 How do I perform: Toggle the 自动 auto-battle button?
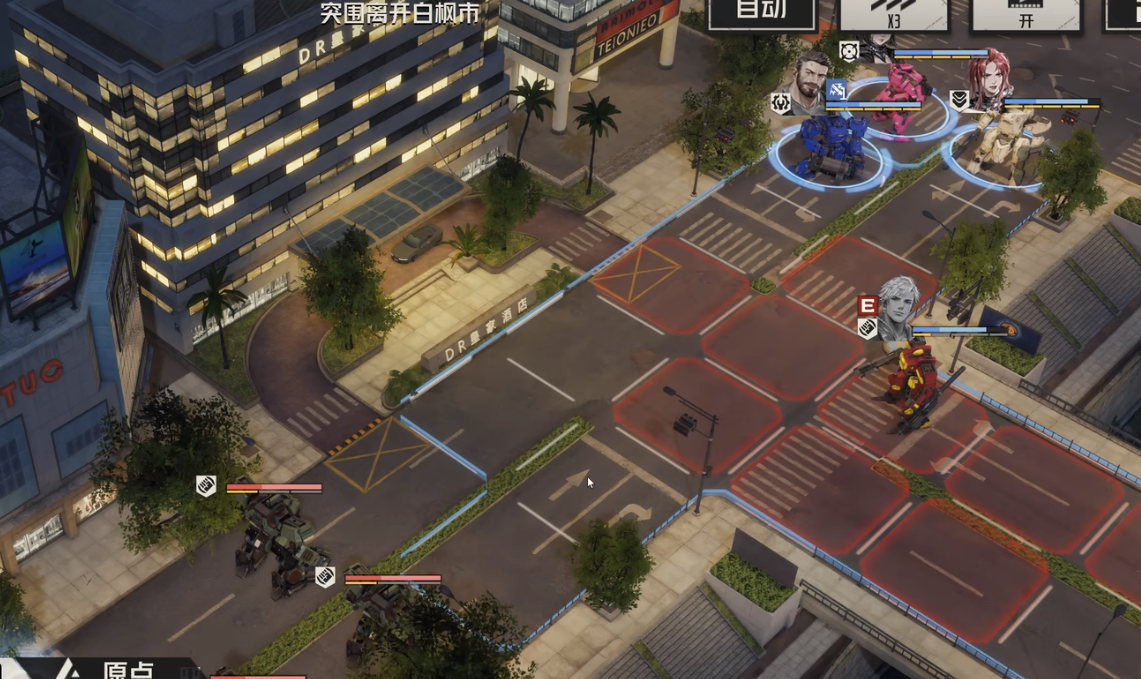(x=761, y=13)
